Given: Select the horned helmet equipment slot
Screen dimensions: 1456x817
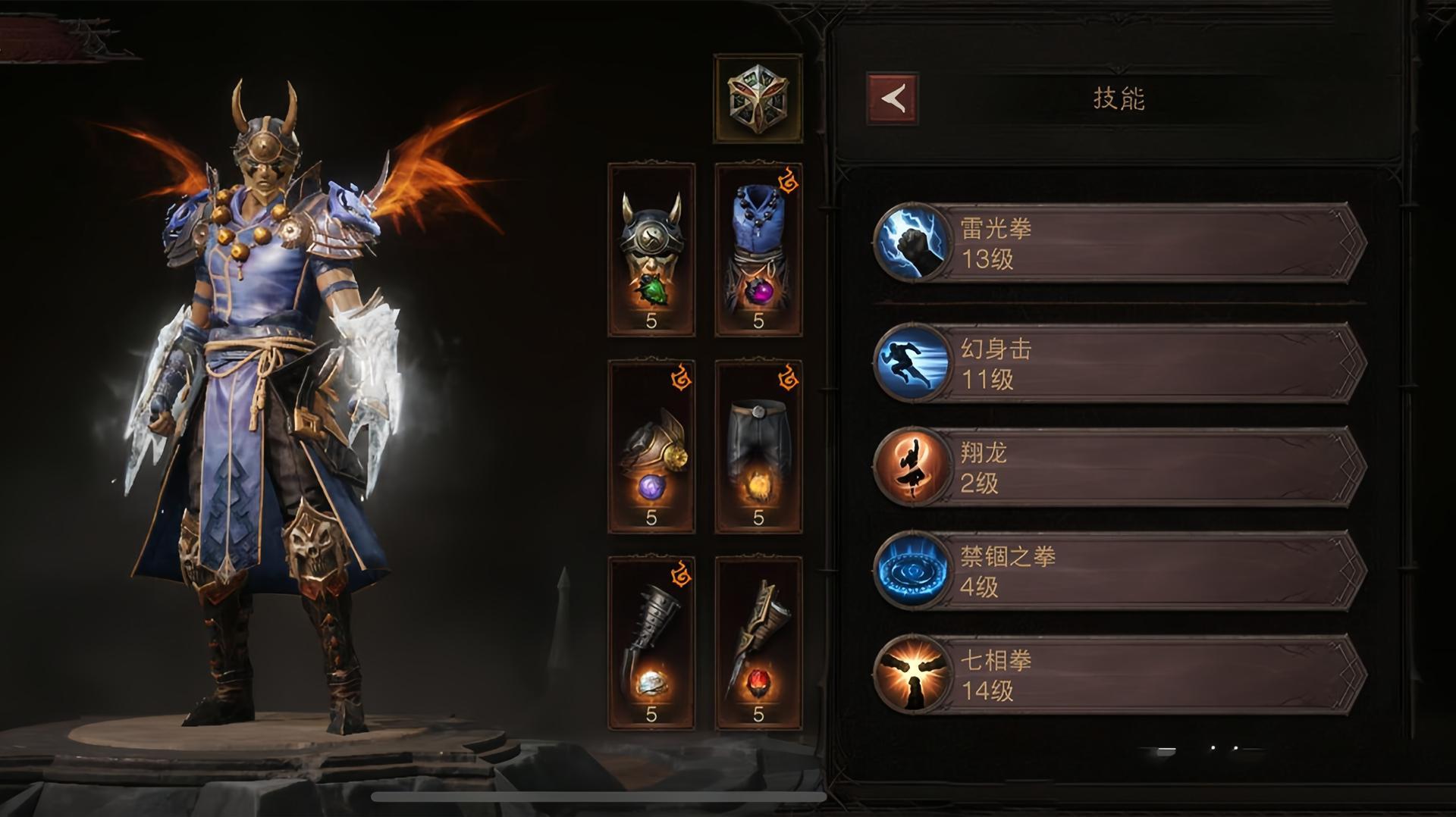Looking at the screenshot, I should tap(651, 250).
